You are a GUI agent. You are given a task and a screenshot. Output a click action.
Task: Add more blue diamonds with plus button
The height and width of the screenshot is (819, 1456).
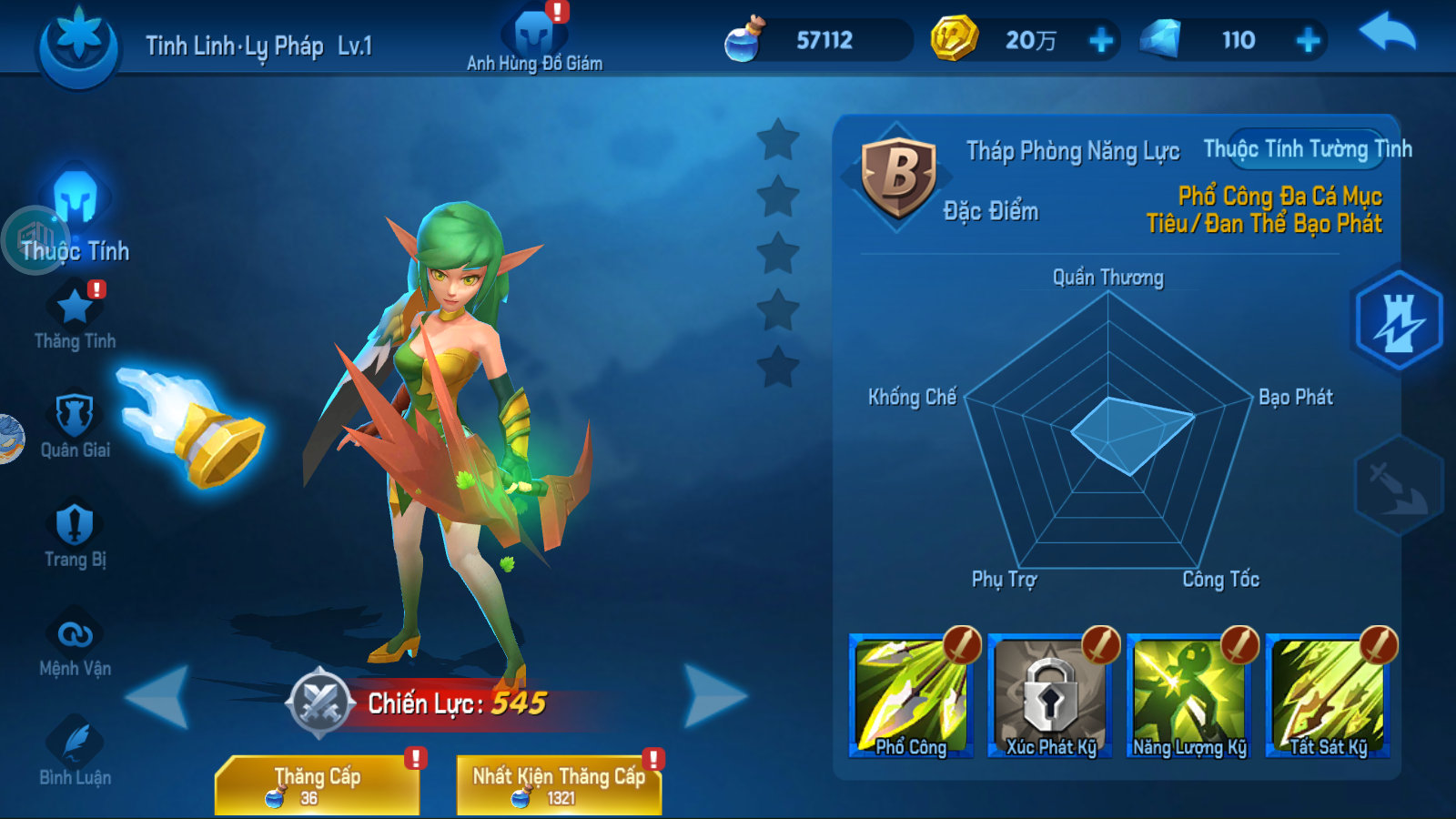point(1308,40)
